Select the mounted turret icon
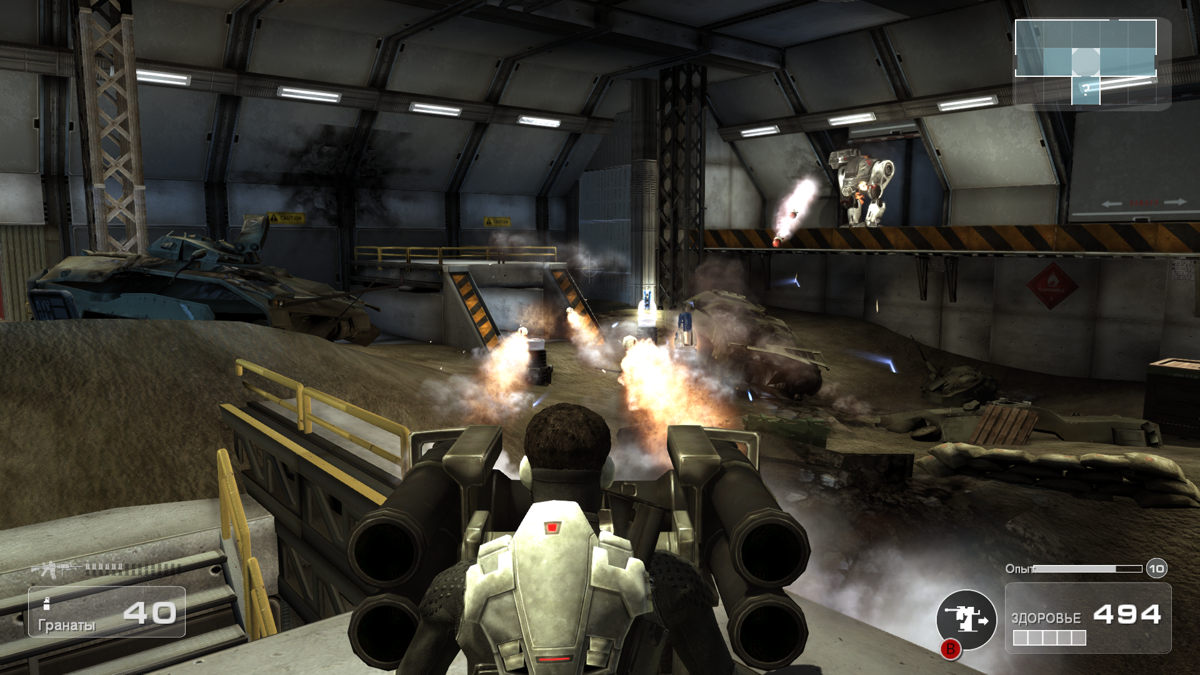Viewport: 1200px width, 675px height. click(x=966, y=620)
